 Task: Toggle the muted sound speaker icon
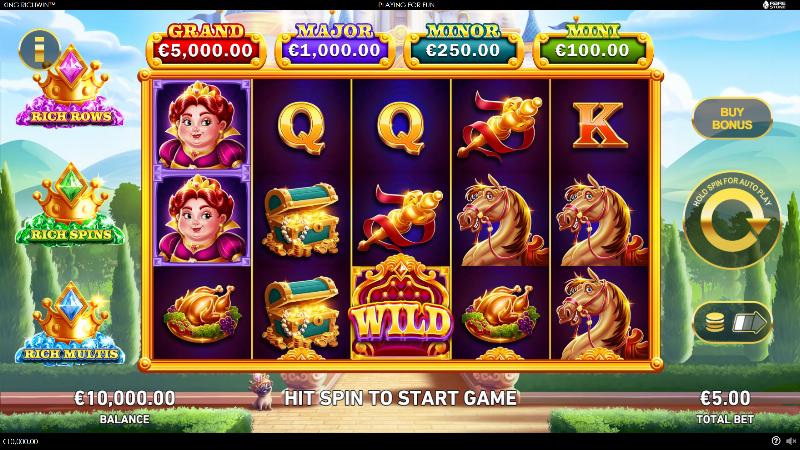[x=790, y=440]
